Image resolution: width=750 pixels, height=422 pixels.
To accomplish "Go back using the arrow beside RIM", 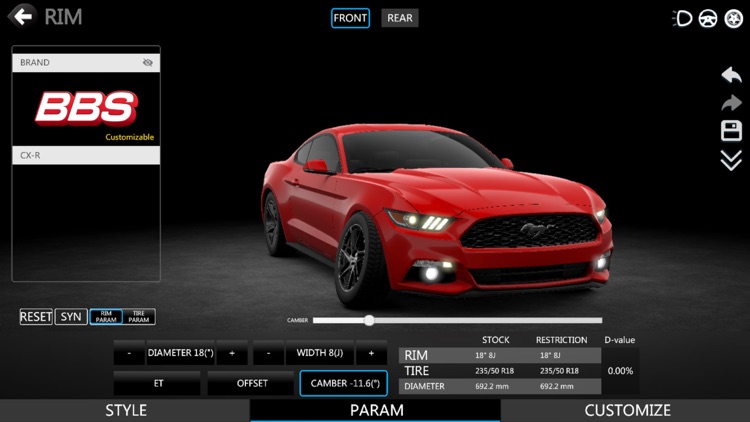I will 22,16.
